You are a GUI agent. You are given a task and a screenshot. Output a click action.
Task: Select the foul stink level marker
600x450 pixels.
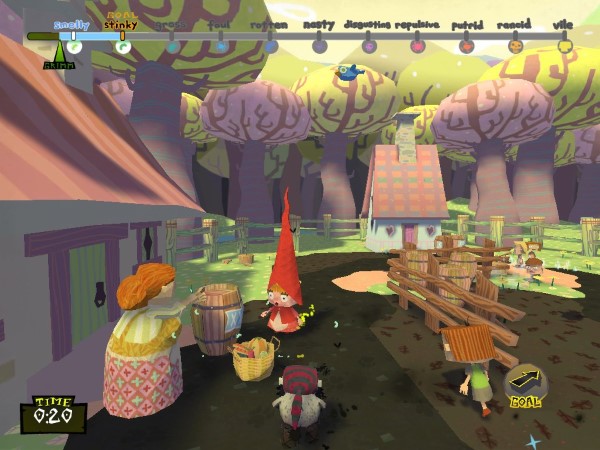(x=221, y=45)
